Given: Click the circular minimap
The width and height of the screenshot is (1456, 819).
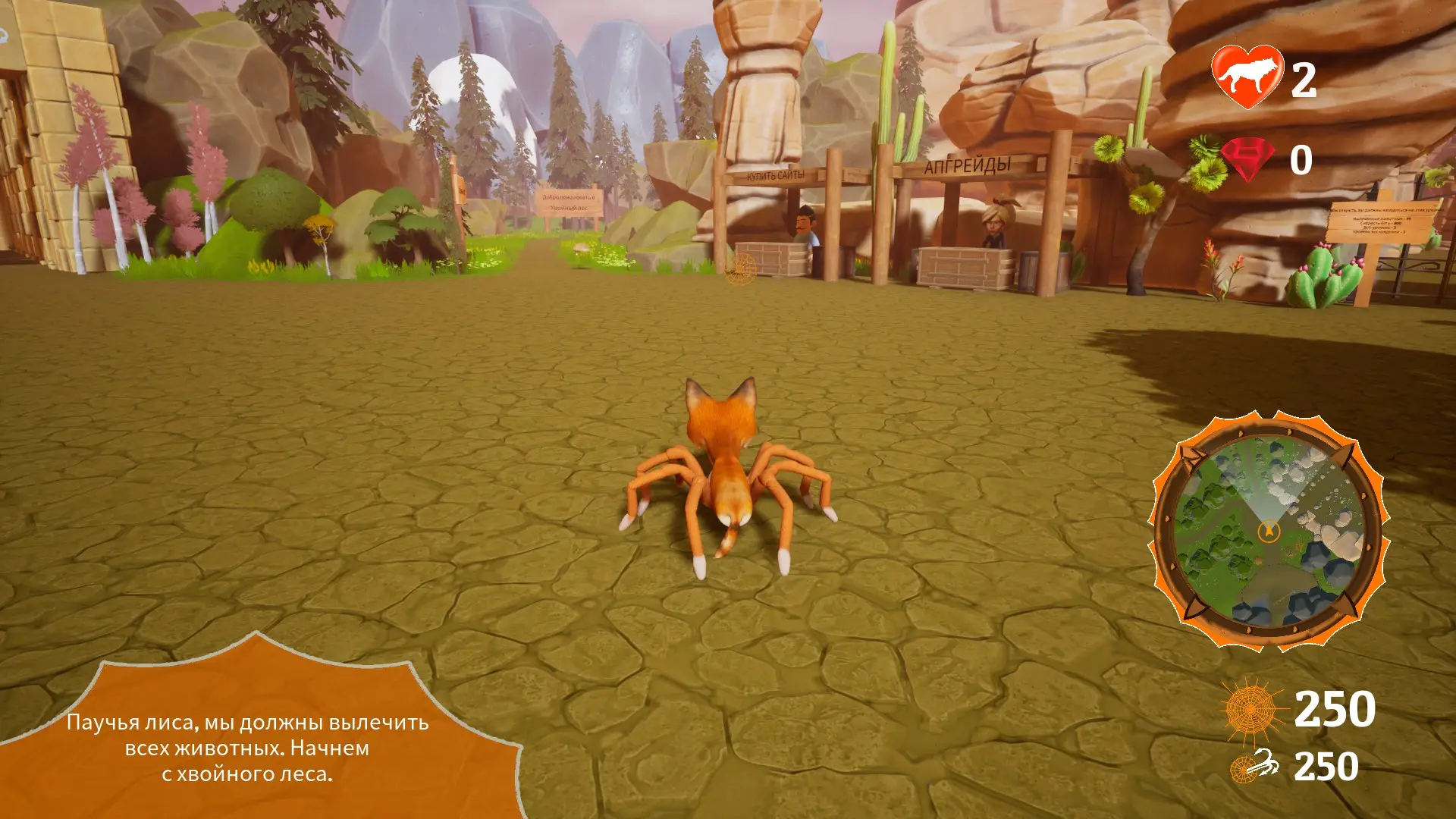Looking at the screenshot, I should point(1269,531).
